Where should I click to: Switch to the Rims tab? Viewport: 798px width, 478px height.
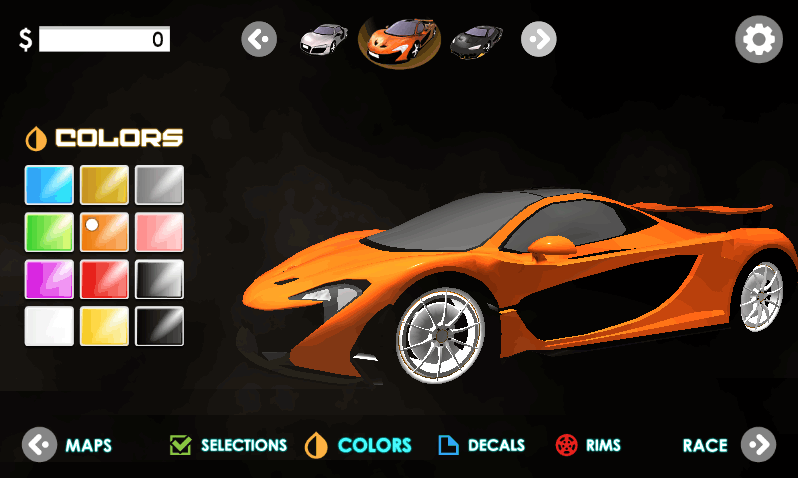click(588, 445)
